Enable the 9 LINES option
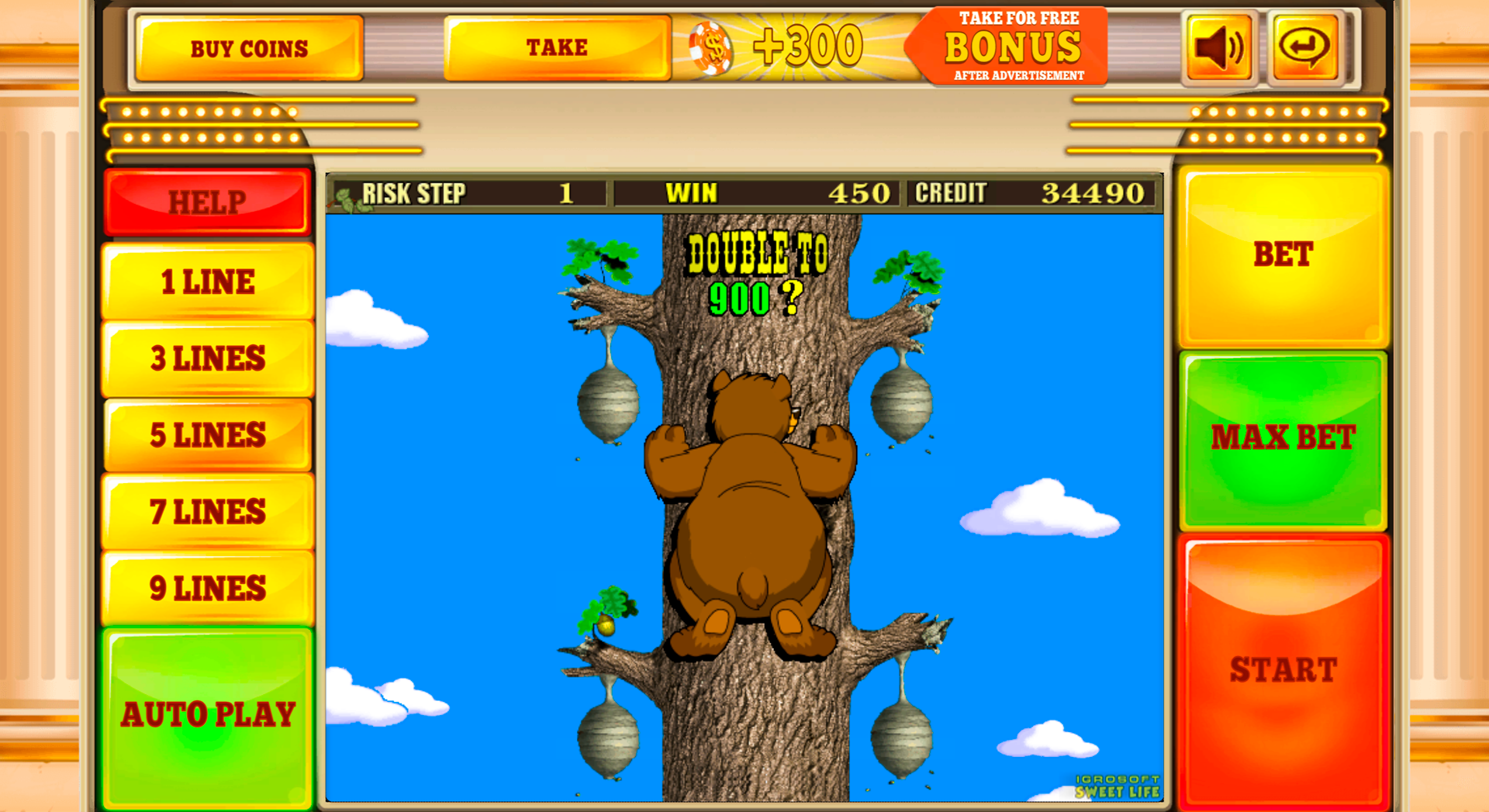 207,588
